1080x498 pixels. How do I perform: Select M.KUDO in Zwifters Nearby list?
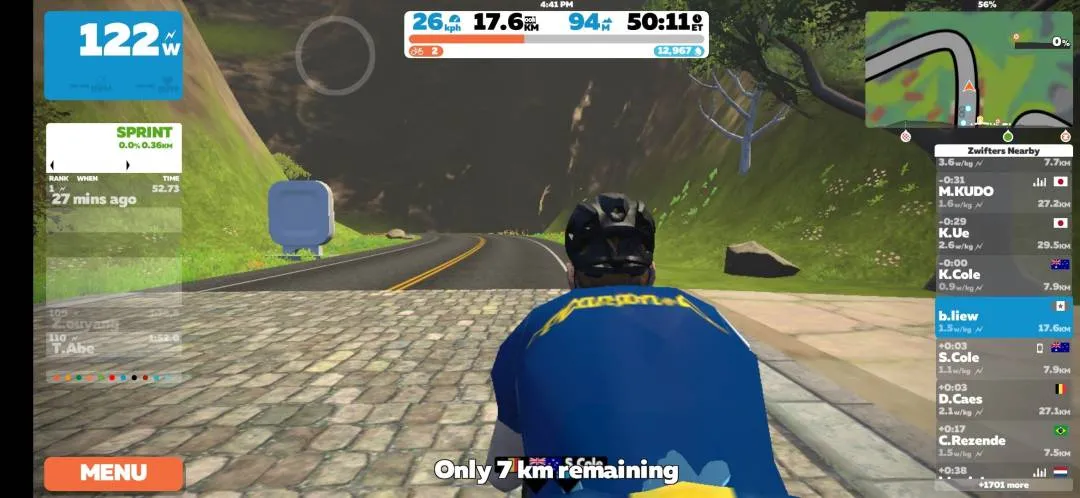point(1003,190)
